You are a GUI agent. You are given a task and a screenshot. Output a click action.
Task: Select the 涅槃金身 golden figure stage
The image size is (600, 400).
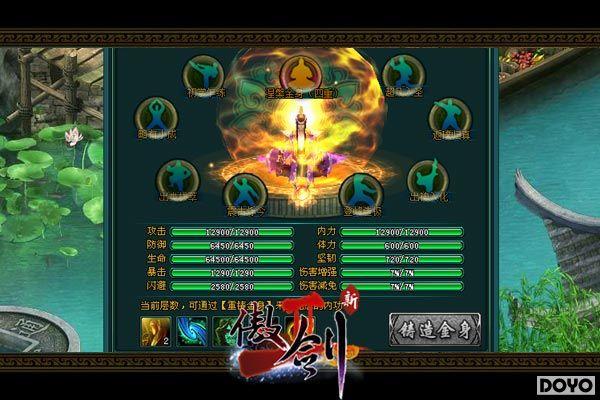pyautogui.click(x=298, y=73)
